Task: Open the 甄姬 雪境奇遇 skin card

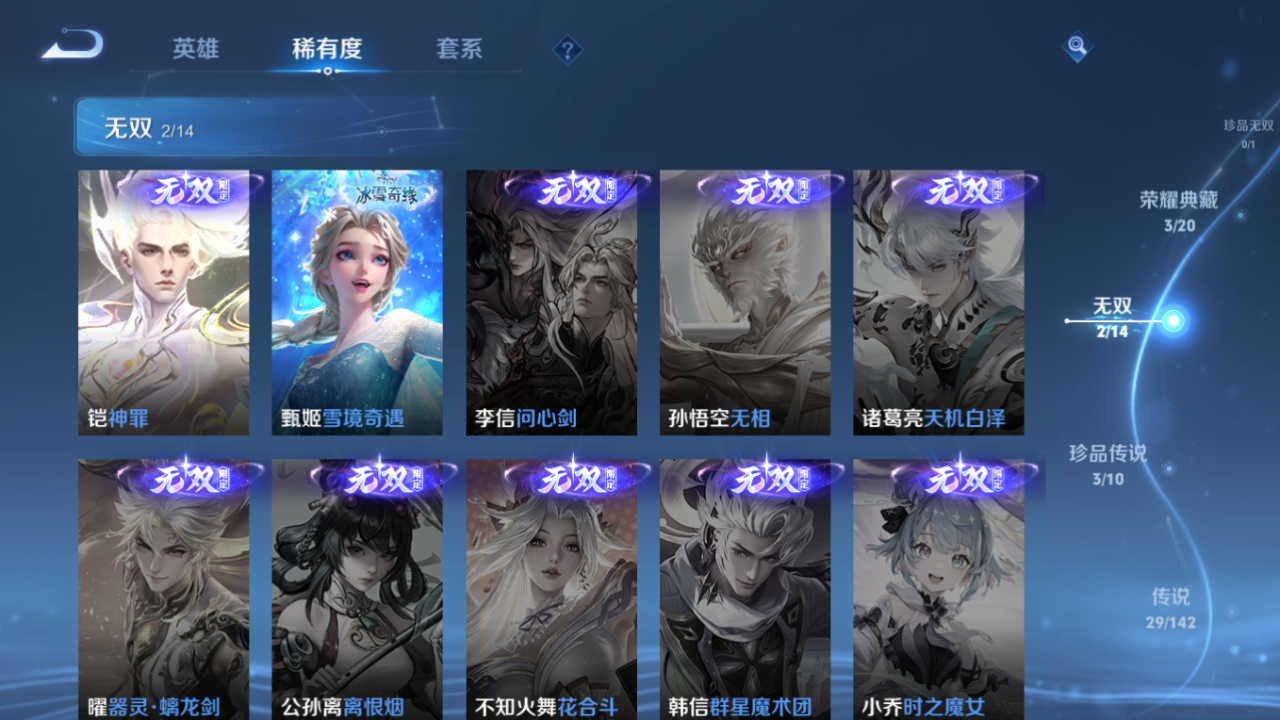Action: (357, 300)
